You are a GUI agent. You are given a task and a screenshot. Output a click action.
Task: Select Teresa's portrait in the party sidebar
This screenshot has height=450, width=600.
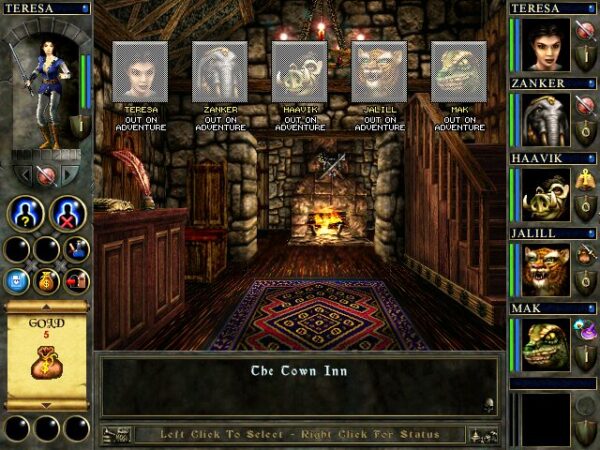[545, 45]
